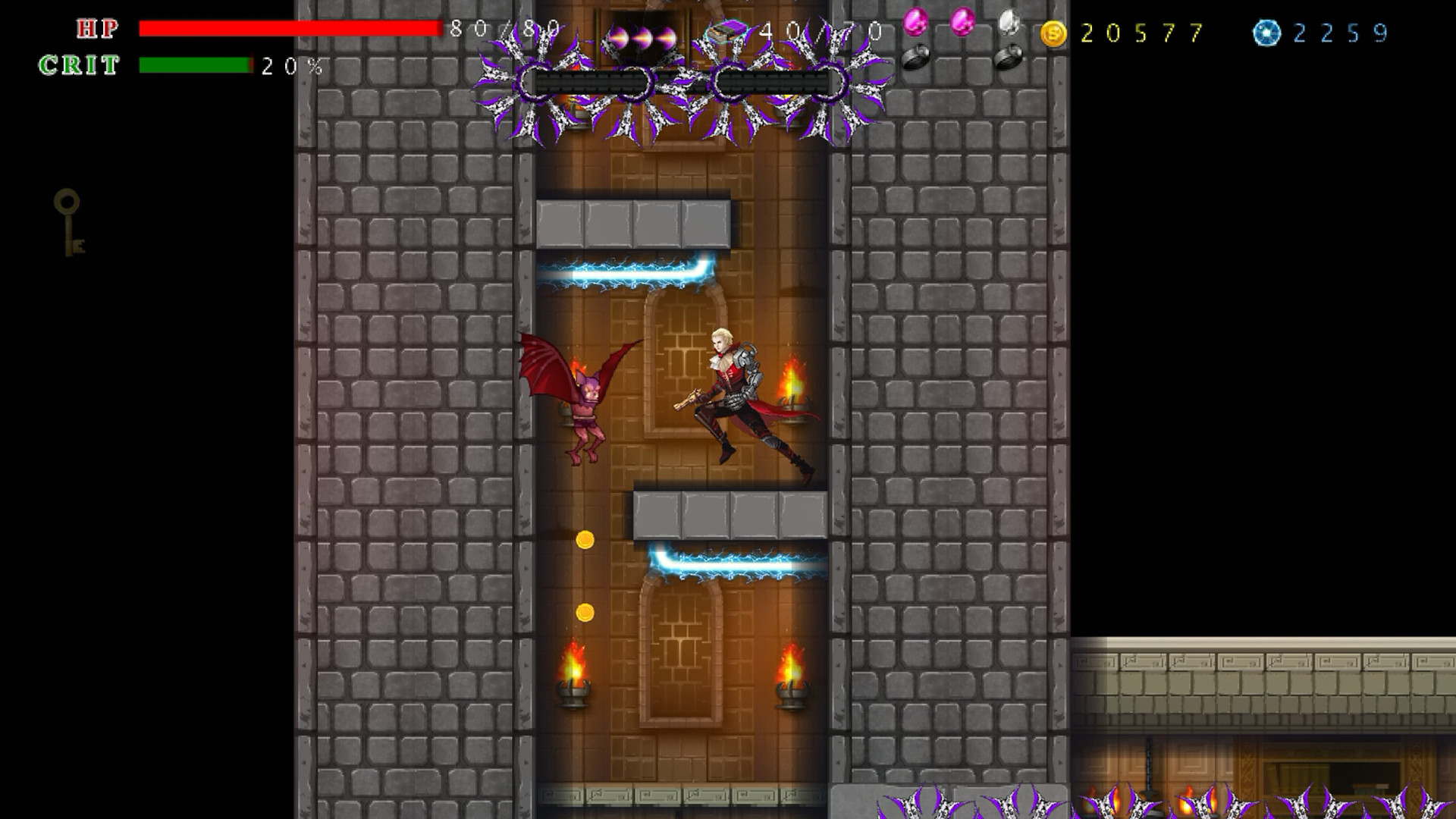This screenshot has width=1456, height=819.
Task: Select the key icon on the left panel
Action: tap(70, 220)
